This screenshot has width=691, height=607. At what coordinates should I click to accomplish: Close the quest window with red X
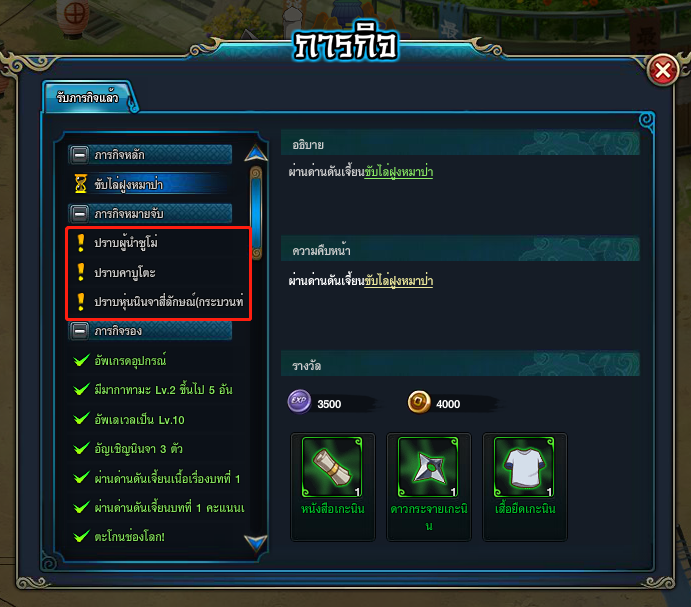coord(662,71)
